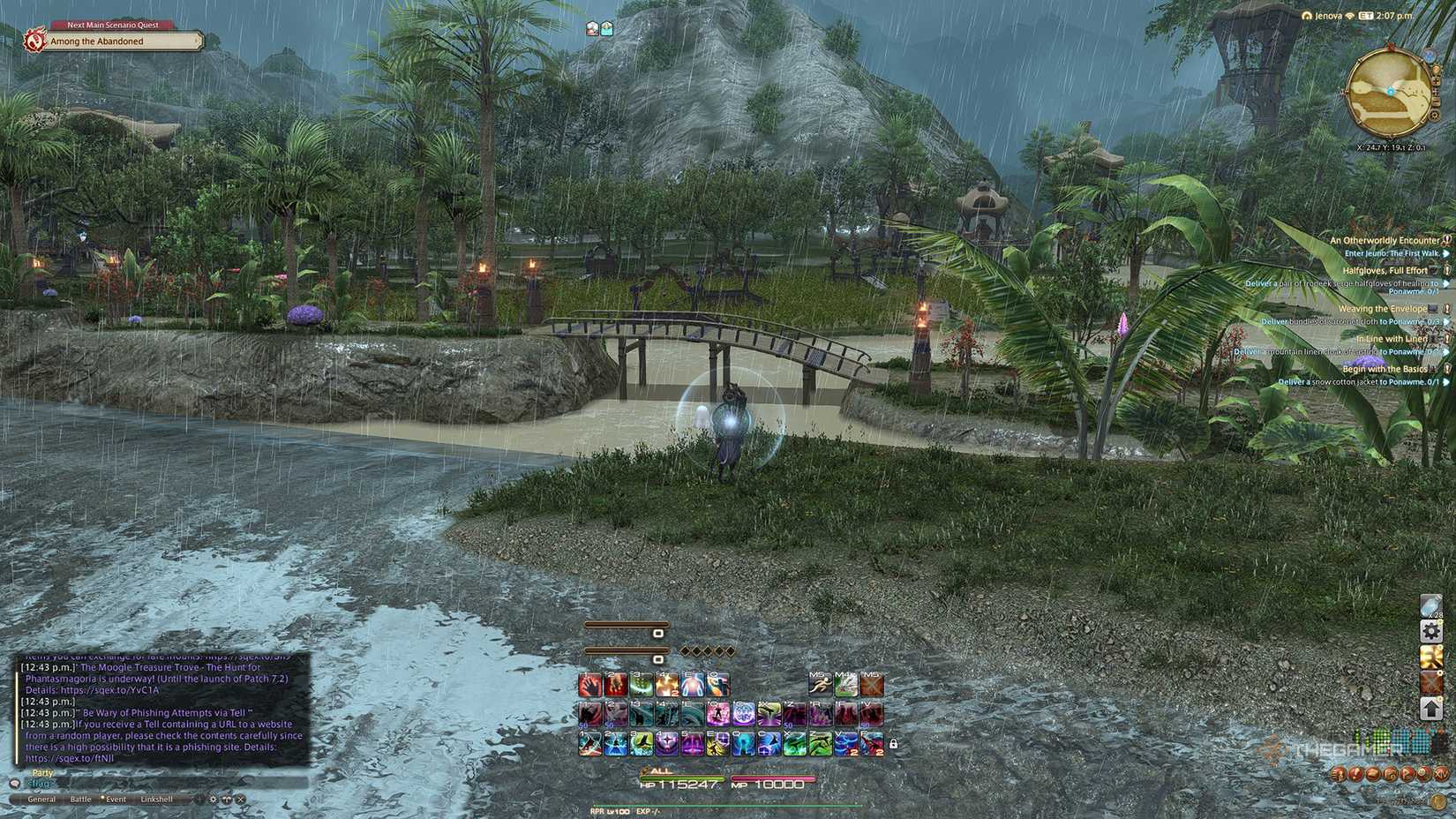Open the golden currency icon above the hotbars

point(1430,657)
